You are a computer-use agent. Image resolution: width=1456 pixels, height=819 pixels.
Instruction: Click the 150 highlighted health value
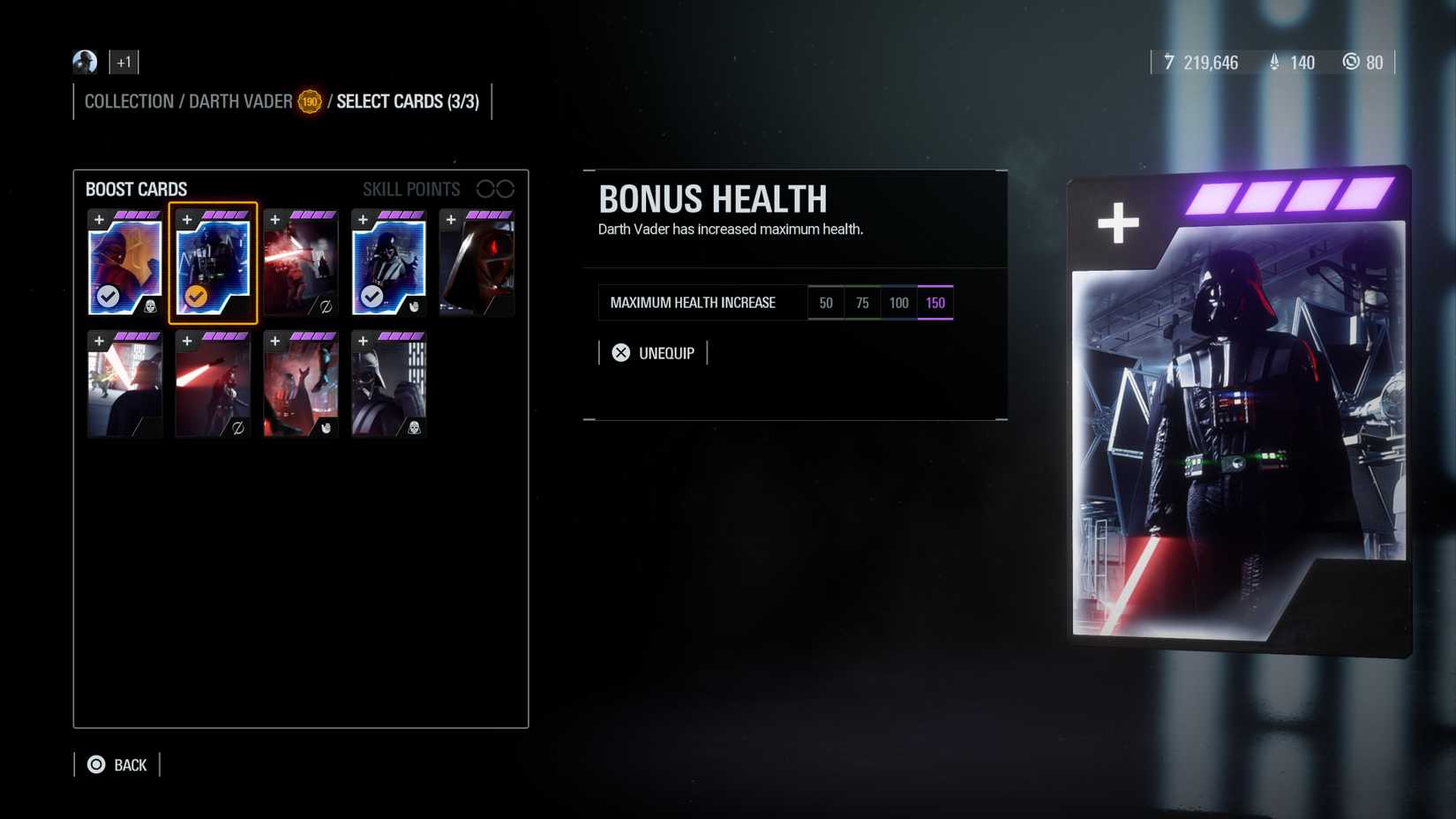[934, 302]
